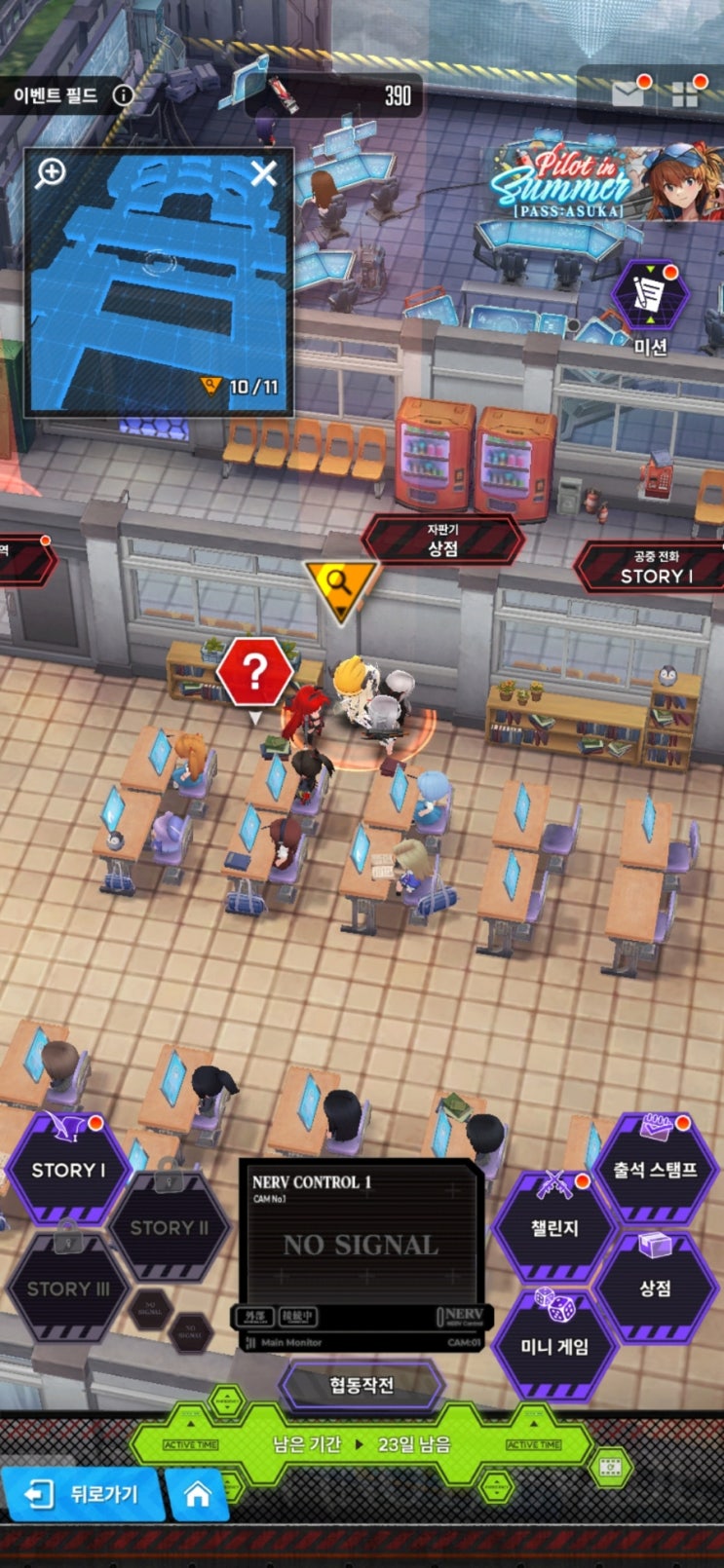Select the locked STORY II hexagon
724x1568 pixels.
[170, 1227]
